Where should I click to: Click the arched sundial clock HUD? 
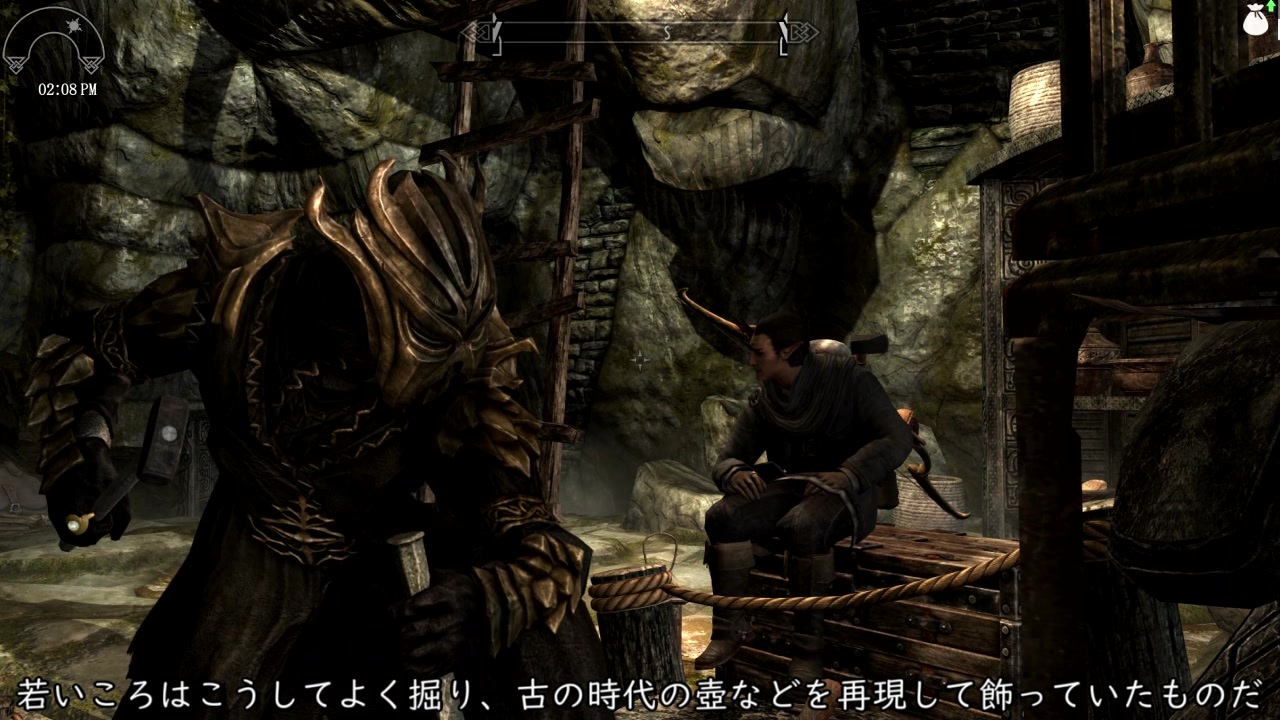[55, 42]
